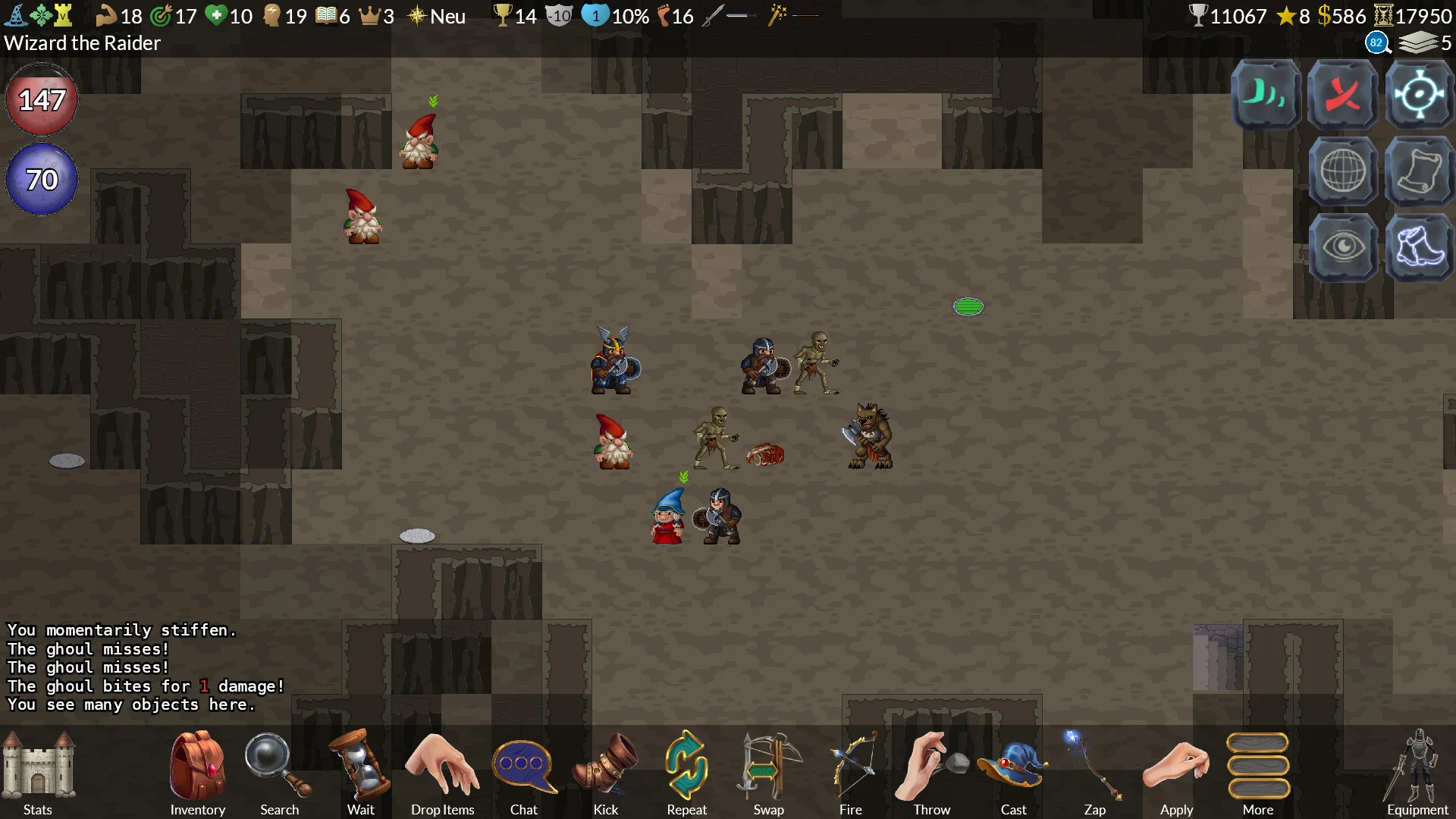Click the crosshair target button
This screenshot has width=1456, height=819.
click(1419, 95)
